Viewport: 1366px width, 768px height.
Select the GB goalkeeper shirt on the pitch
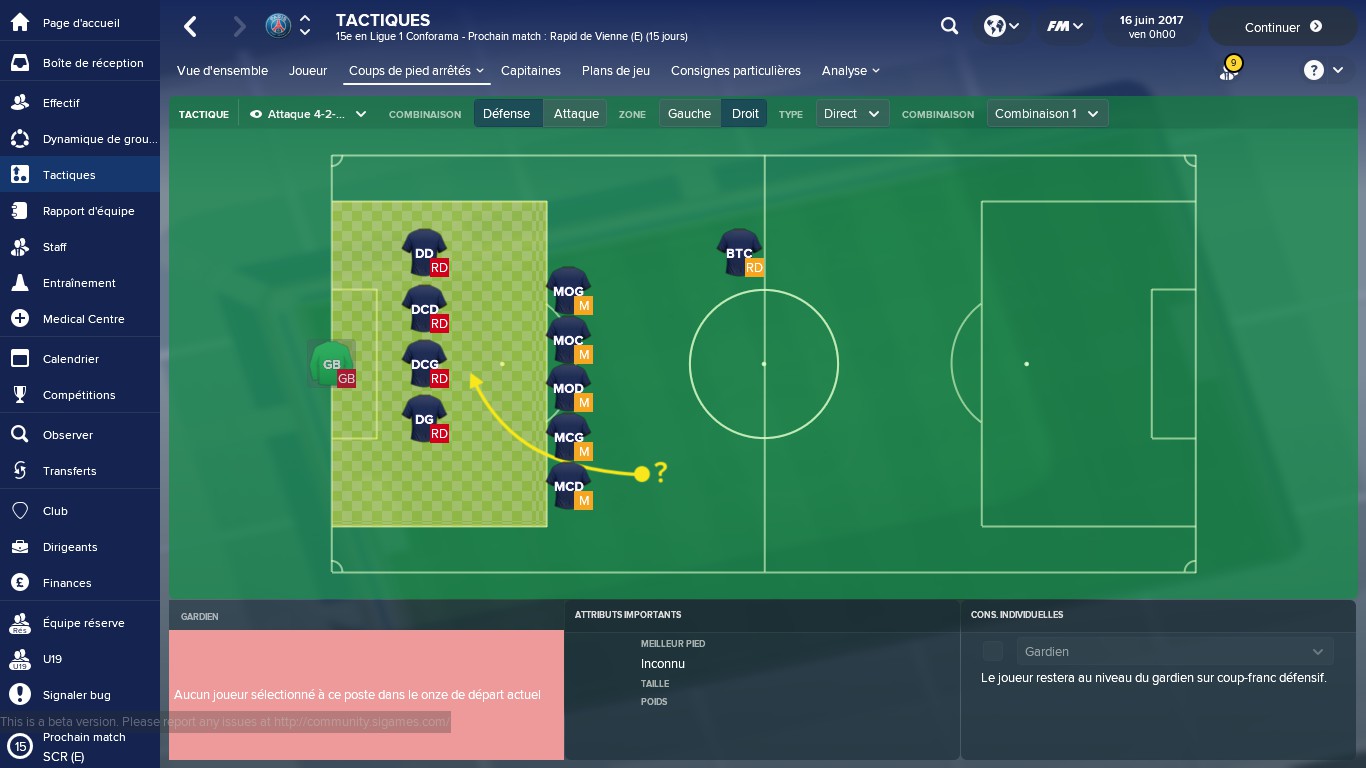click(x=331, y=364)
